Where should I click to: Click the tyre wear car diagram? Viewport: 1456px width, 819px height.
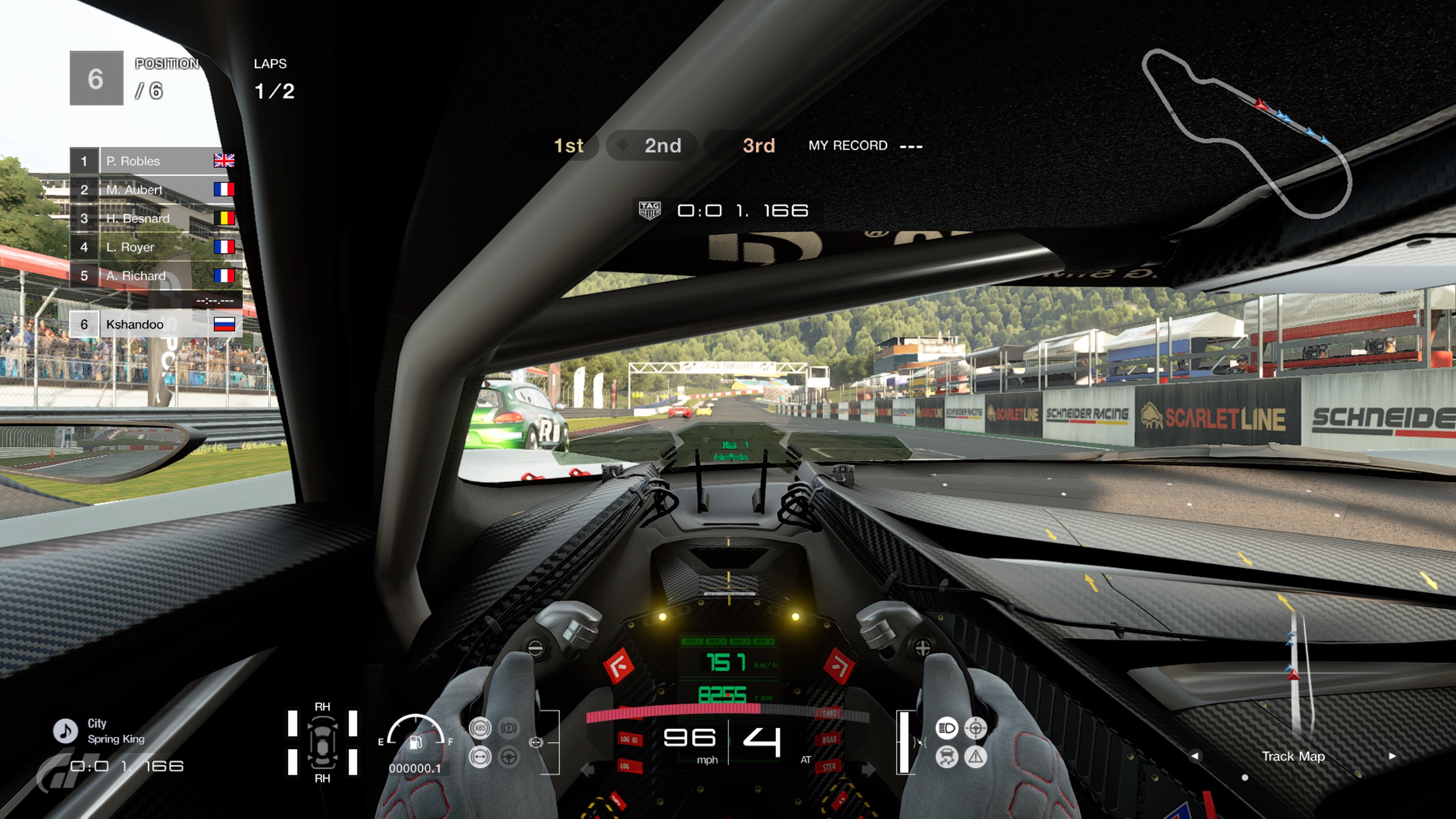click(x=322, y=742)
